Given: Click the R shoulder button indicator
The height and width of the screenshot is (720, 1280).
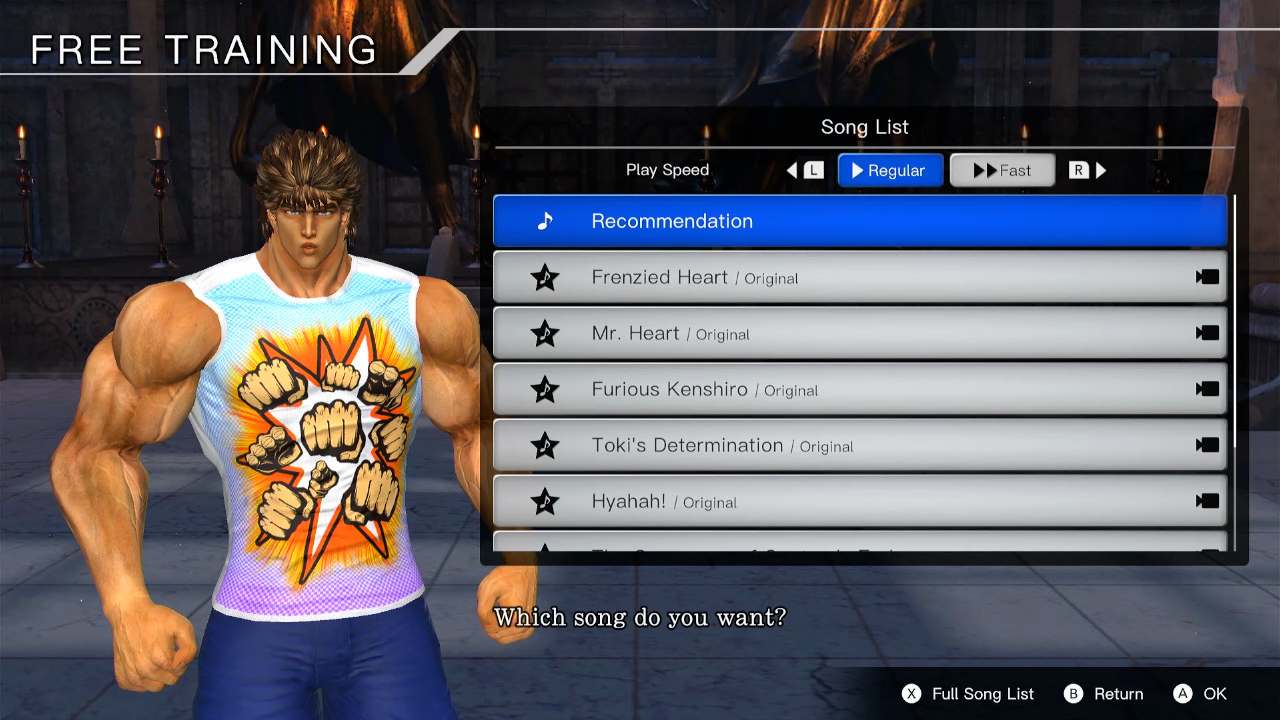Looking at the screenshot, I should pos(1078,169).
